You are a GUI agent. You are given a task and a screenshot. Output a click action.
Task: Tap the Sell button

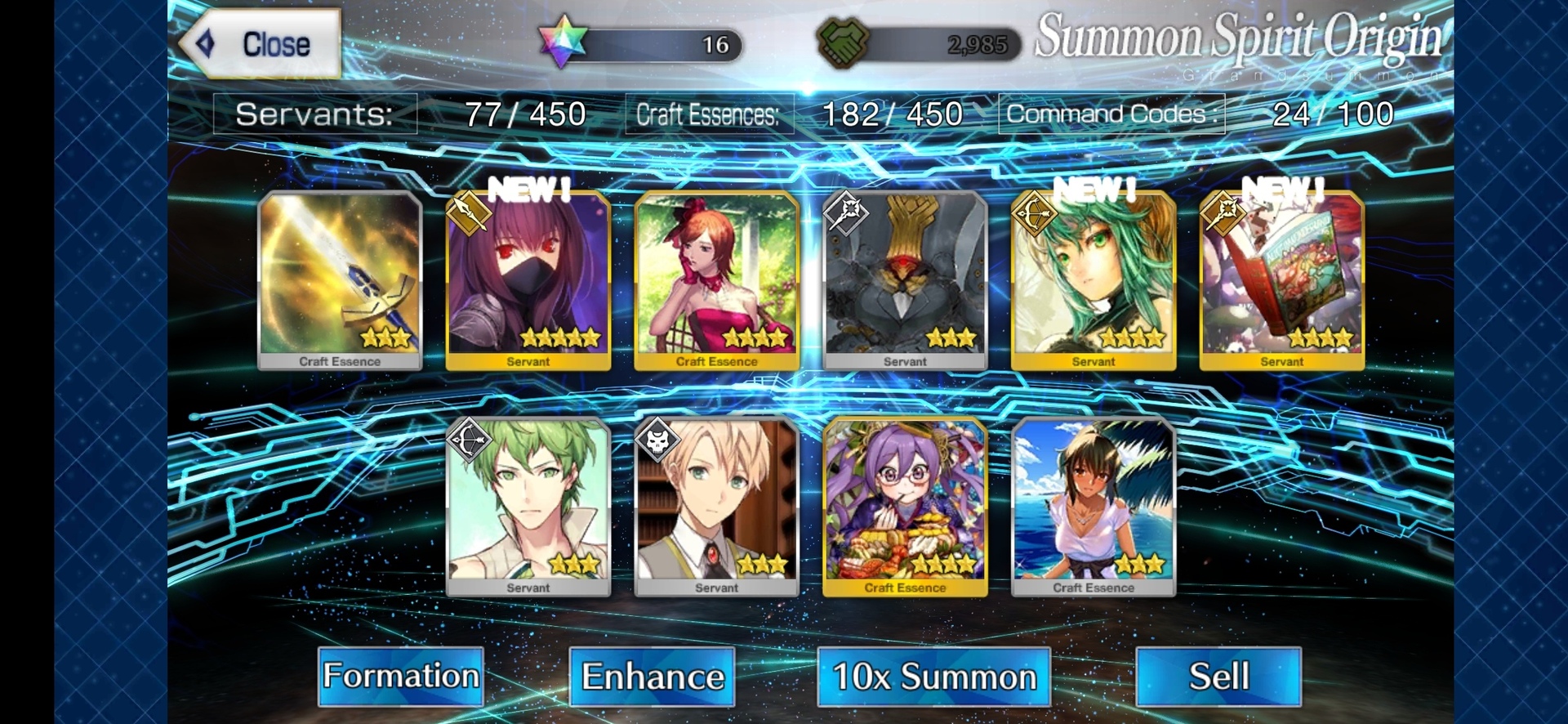1218,677
